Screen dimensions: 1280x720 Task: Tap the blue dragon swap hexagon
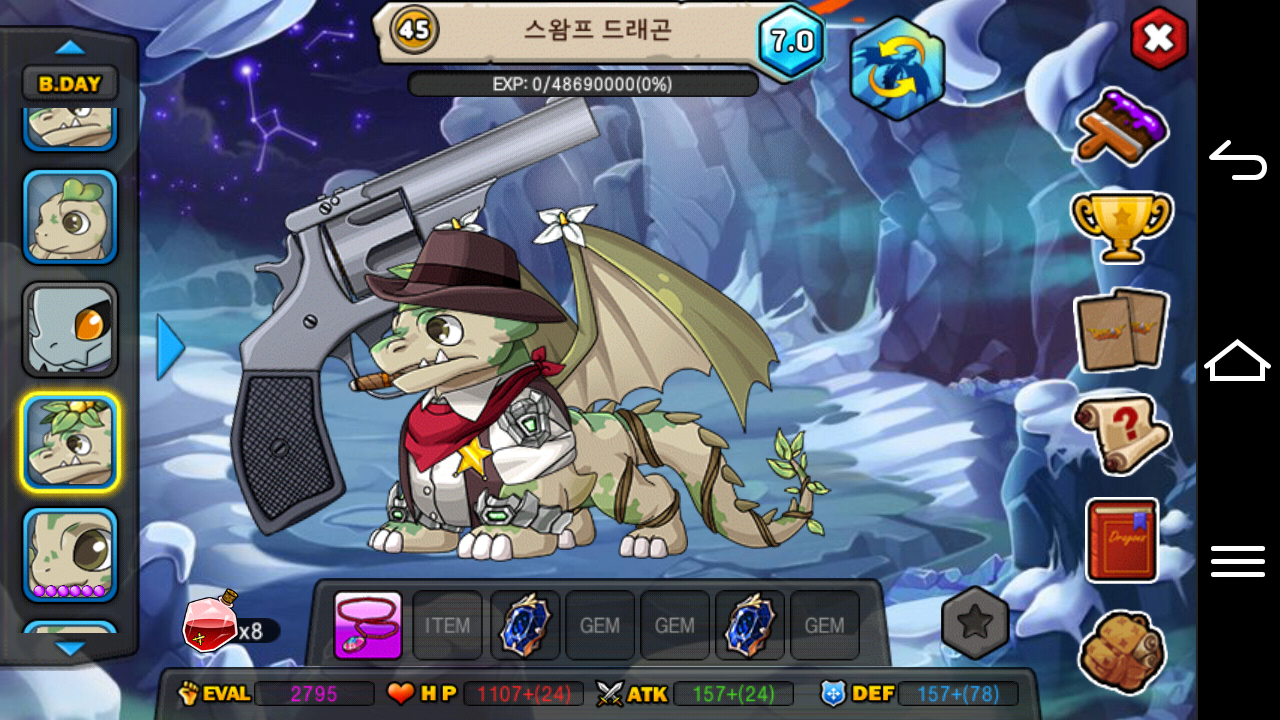pyautogui.click(x=897, y=68)
